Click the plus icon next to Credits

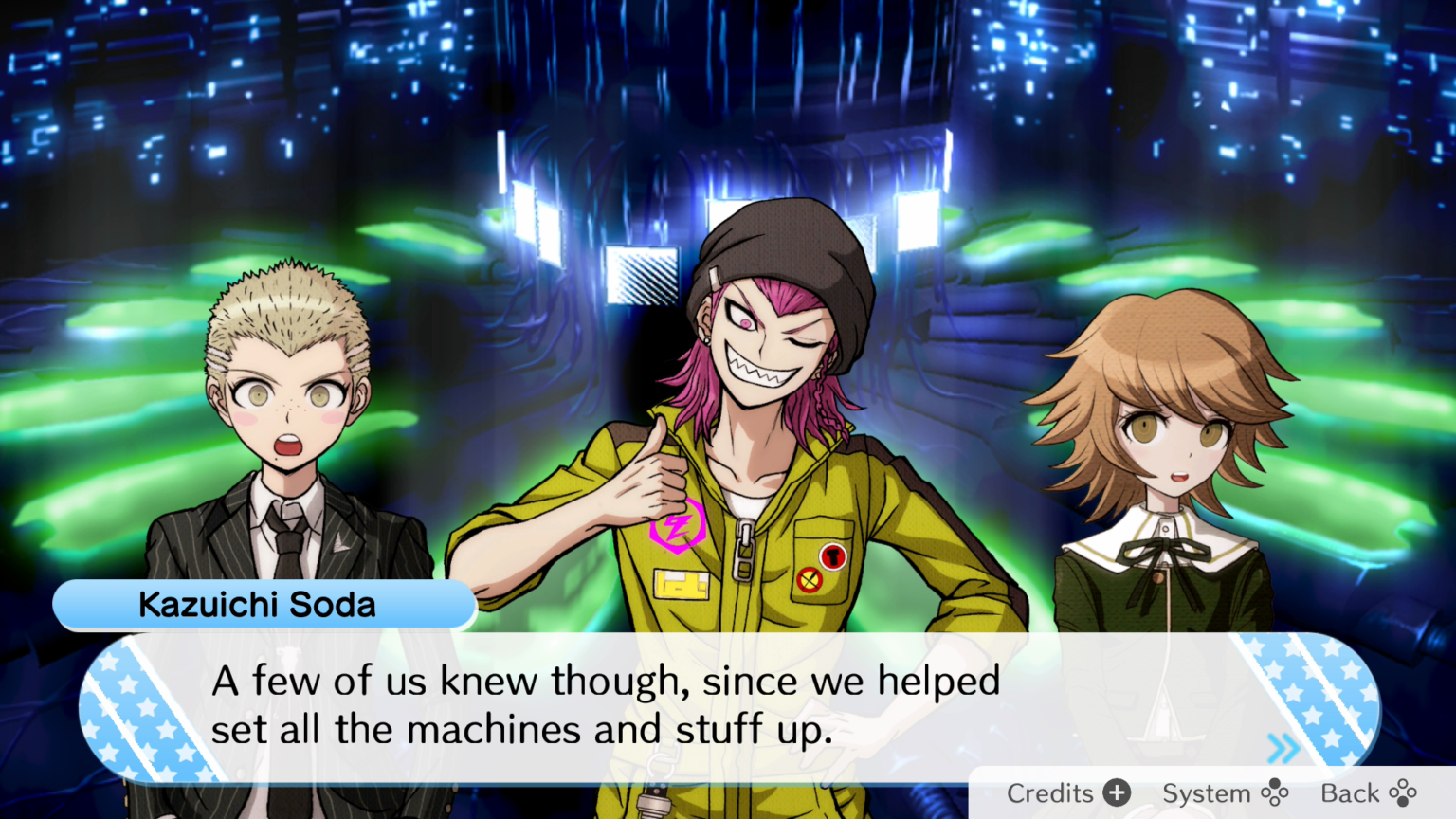(1119, 792)
